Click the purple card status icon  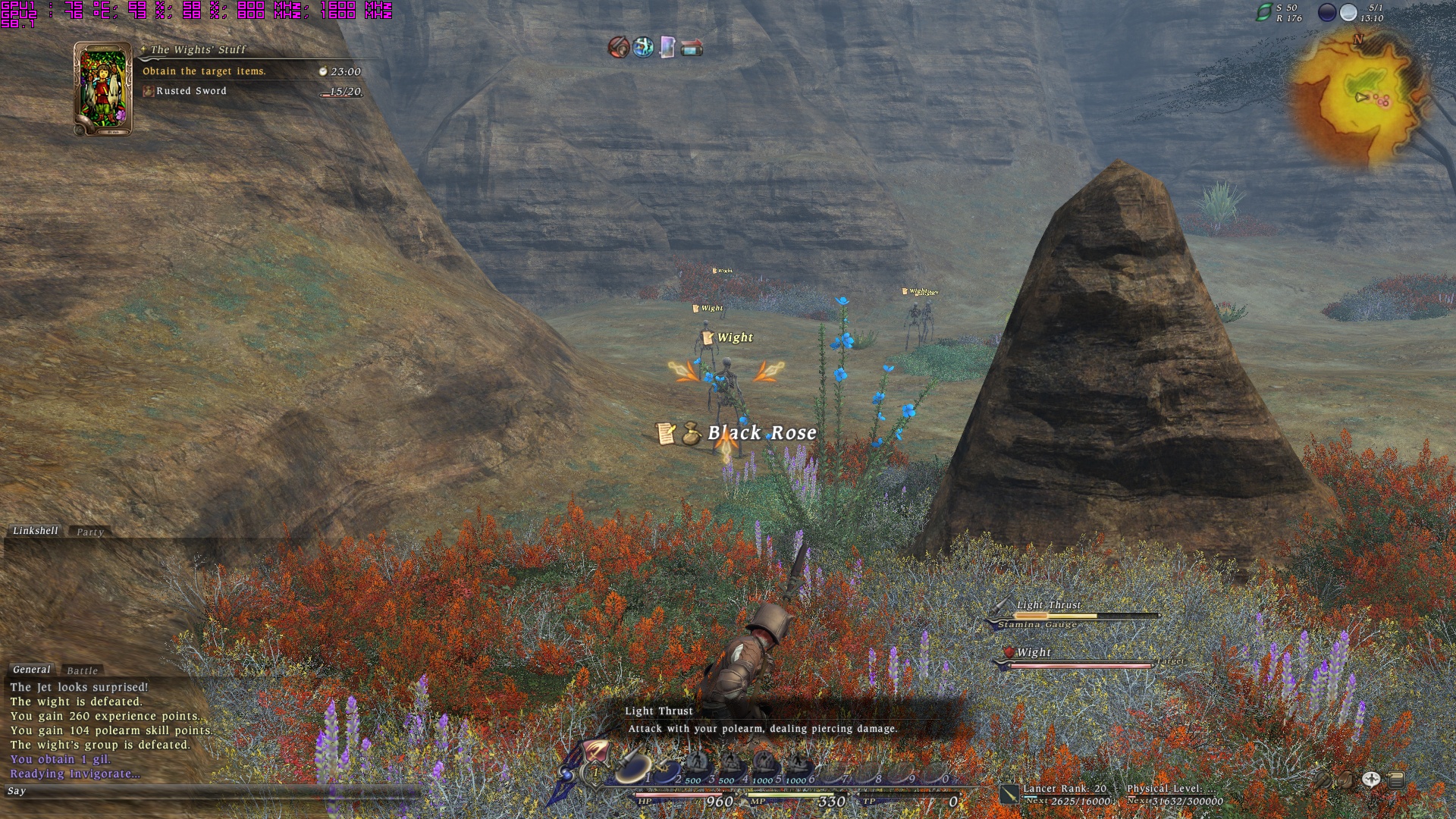point(667,48)
